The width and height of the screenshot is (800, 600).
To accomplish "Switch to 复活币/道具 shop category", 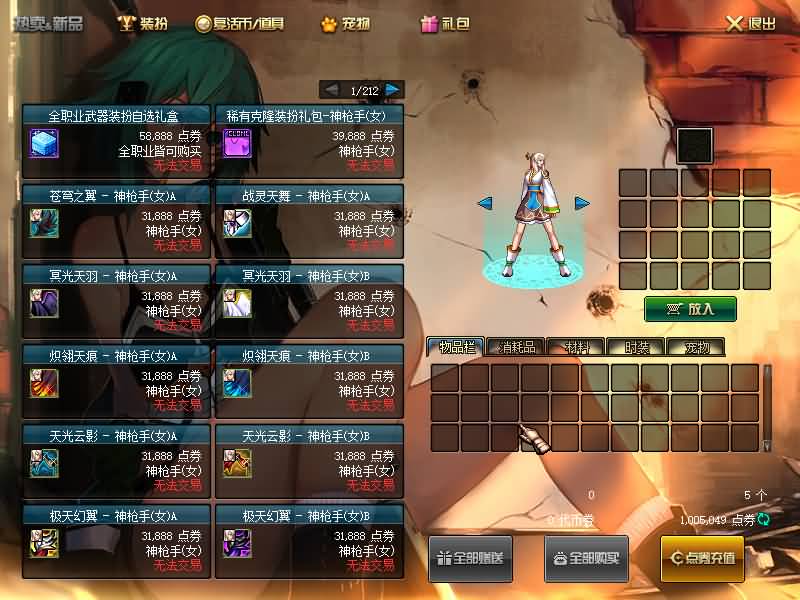I will [x=241, y=23].
